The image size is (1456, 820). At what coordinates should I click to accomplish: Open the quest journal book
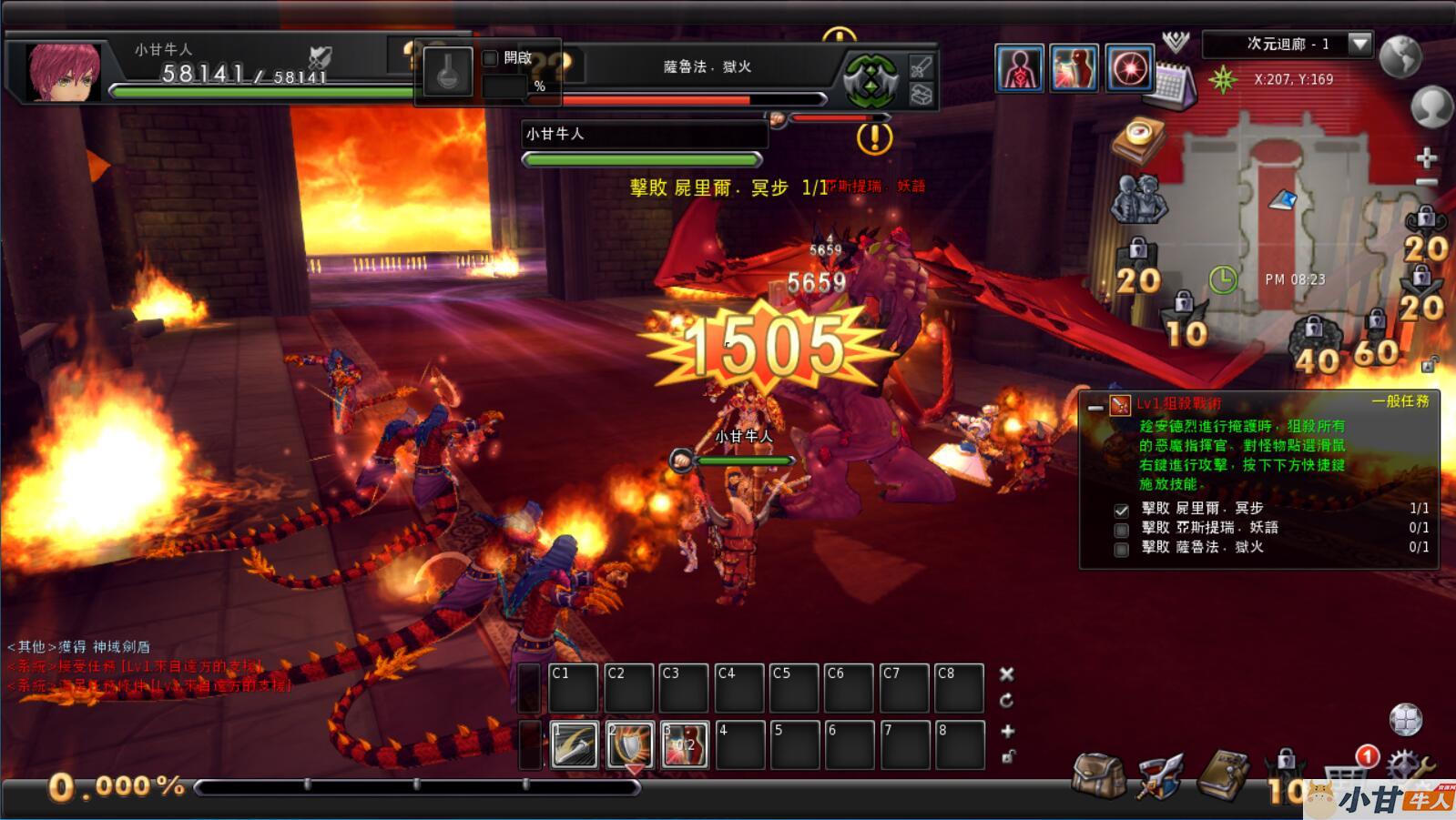point(1224,775)
